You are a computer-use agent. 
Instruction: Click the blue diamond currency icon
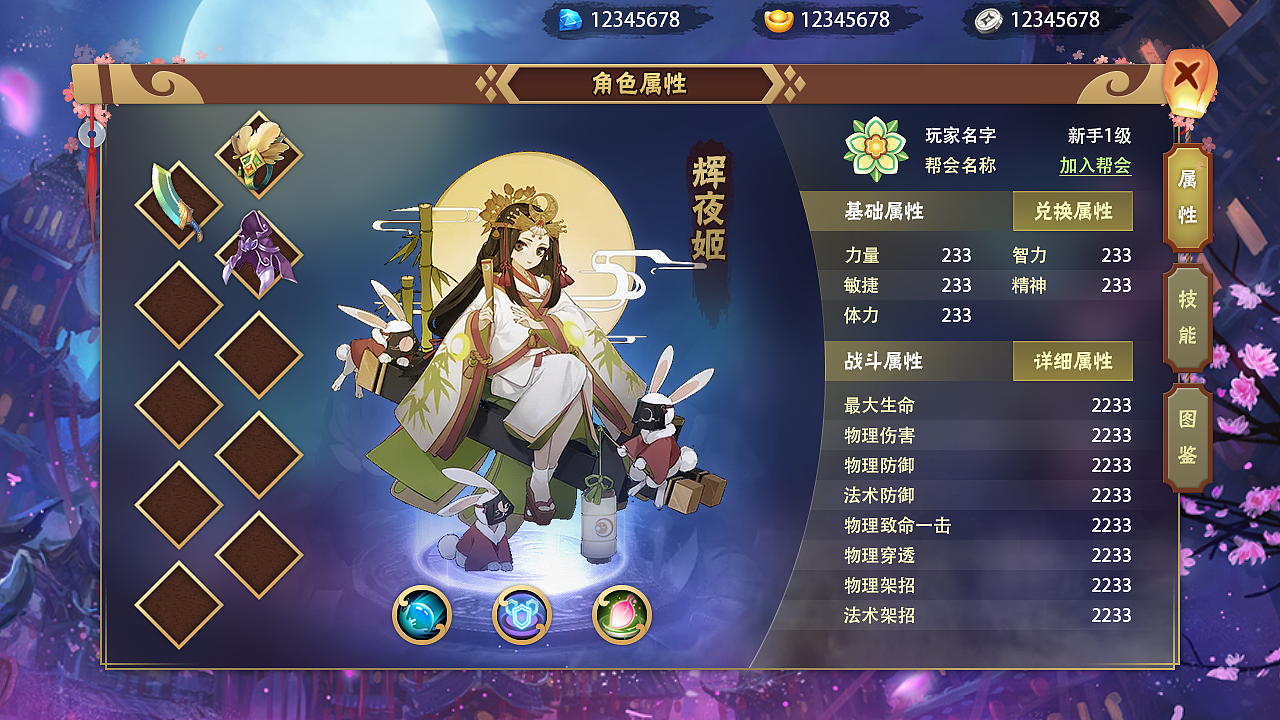pyautogui.click(x=571, y=17)
